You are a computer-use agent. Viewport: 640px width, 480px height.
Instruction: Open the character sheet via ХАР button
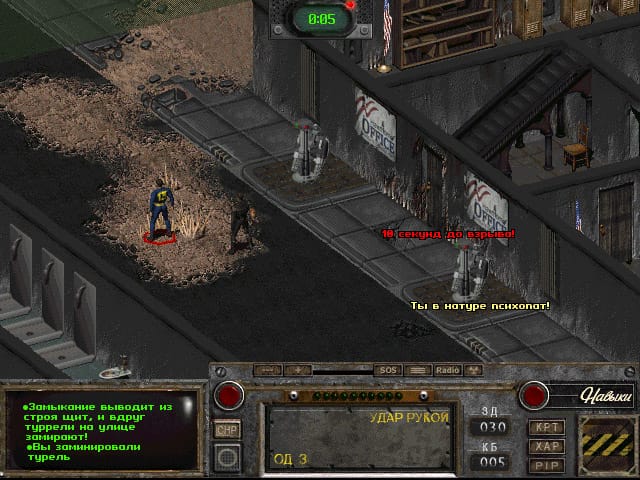pyautogui.click(x=546, y=446)
